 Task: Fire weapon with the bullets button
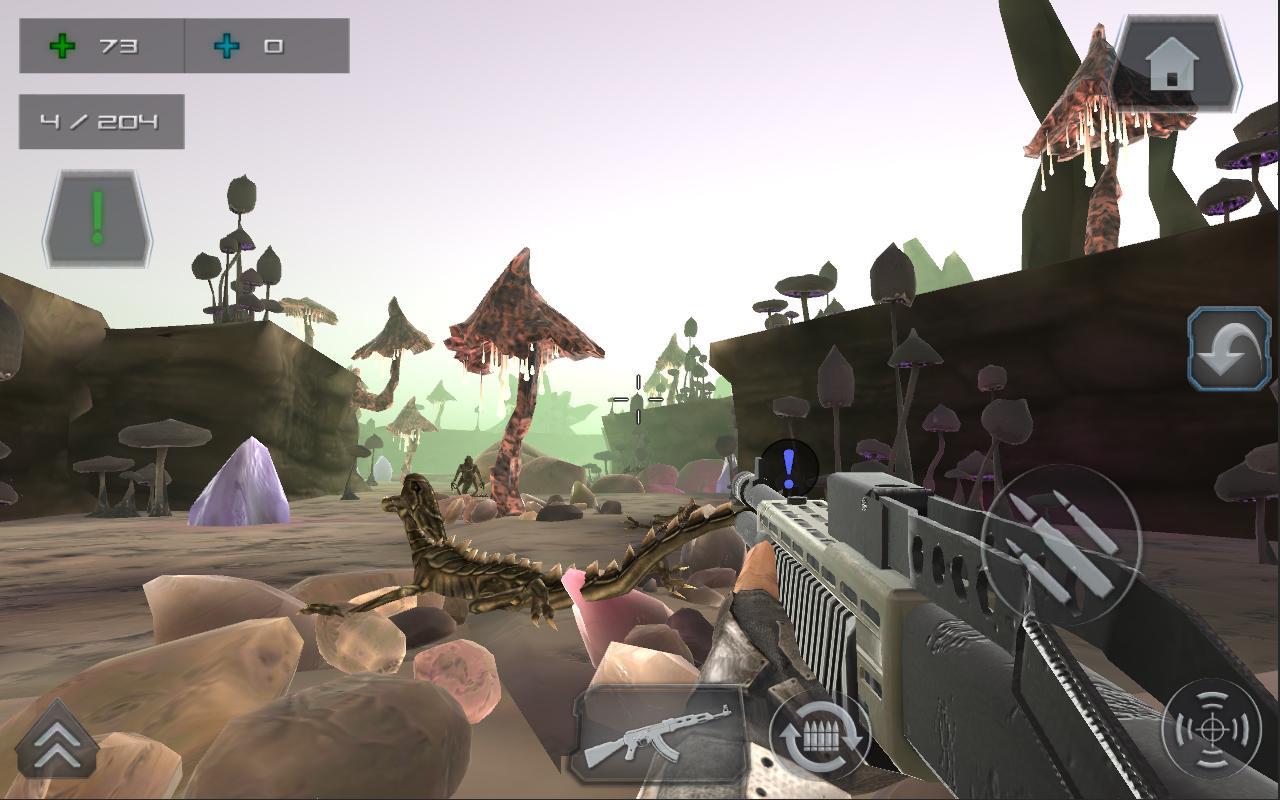click(x=1061, y=545)
